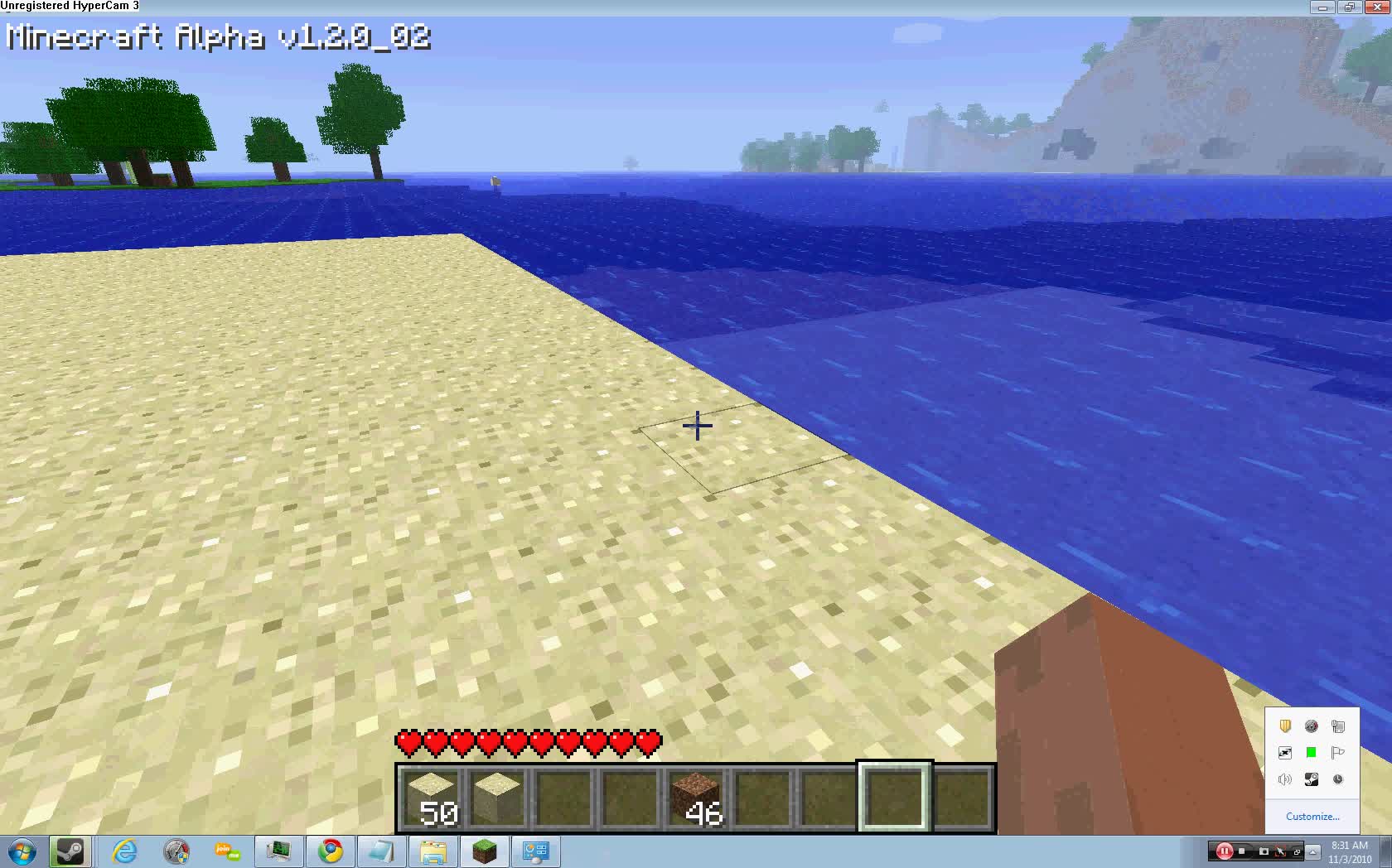Viewport: 1392px width, 868px height.
Task: Click the date and time in the taskbar
Action: coord(1349,851)
